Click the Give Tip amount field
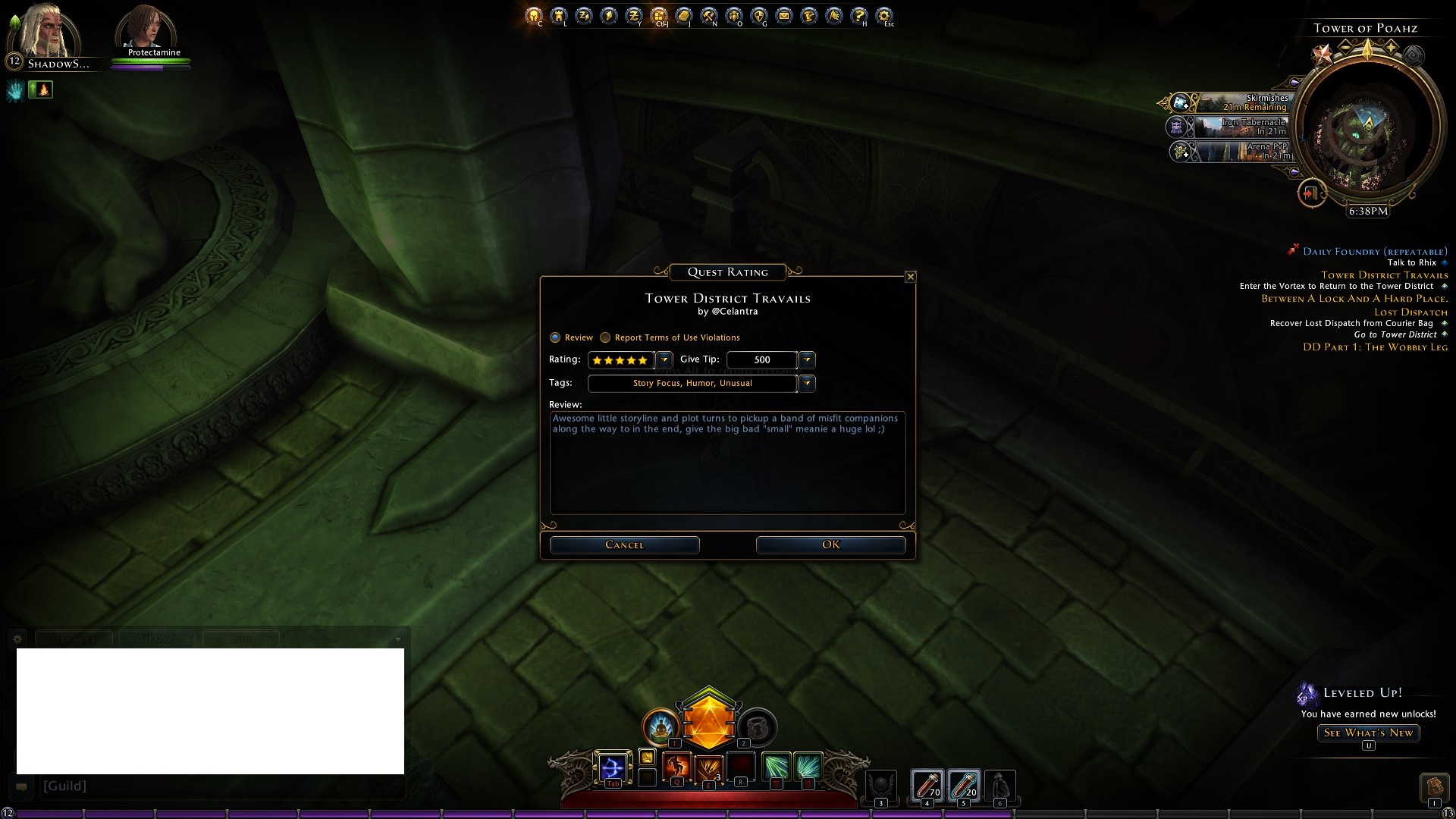 coord(761,359)
